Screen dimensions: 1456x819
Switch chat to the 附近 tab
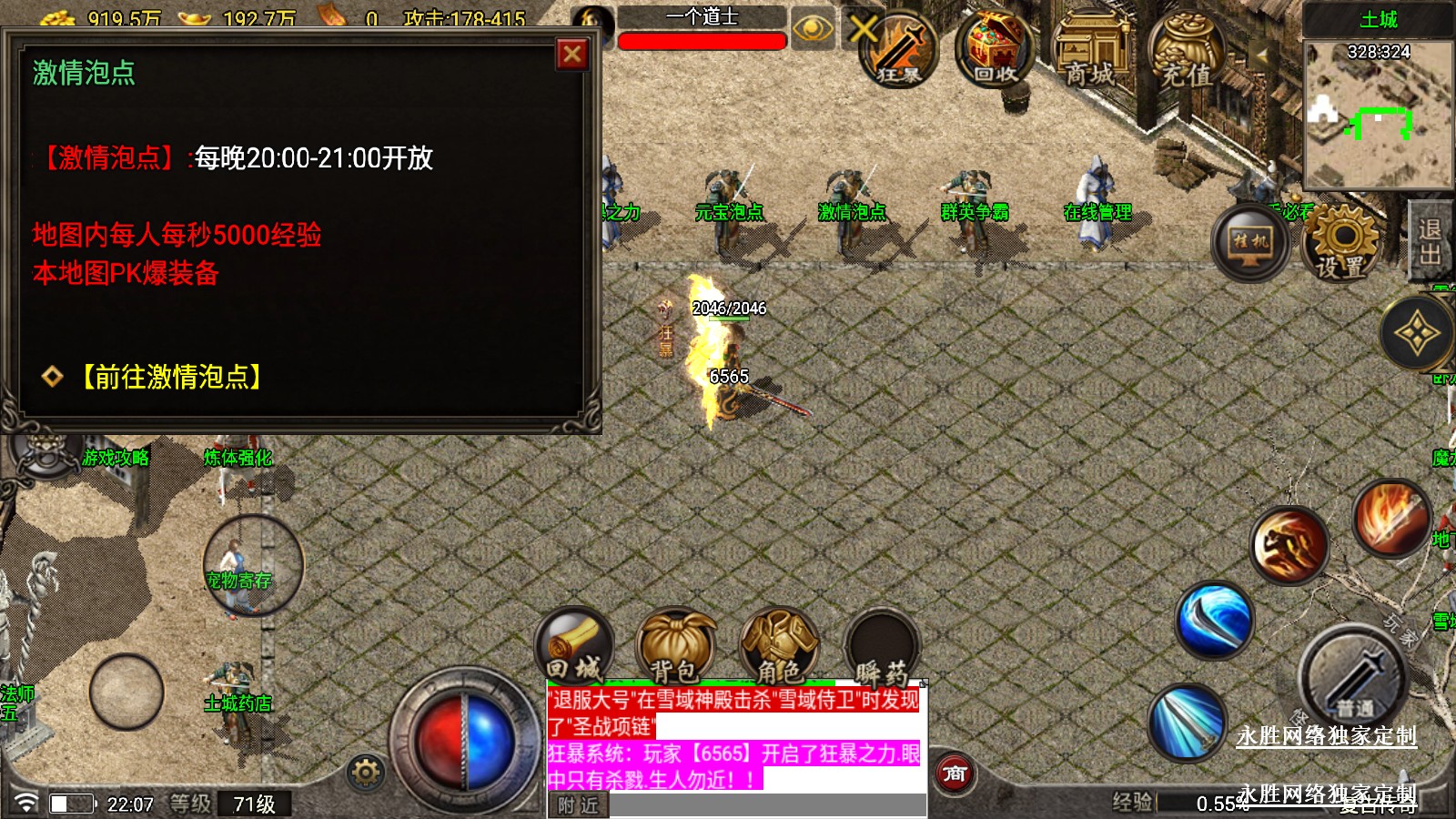[x=578, y=805]
